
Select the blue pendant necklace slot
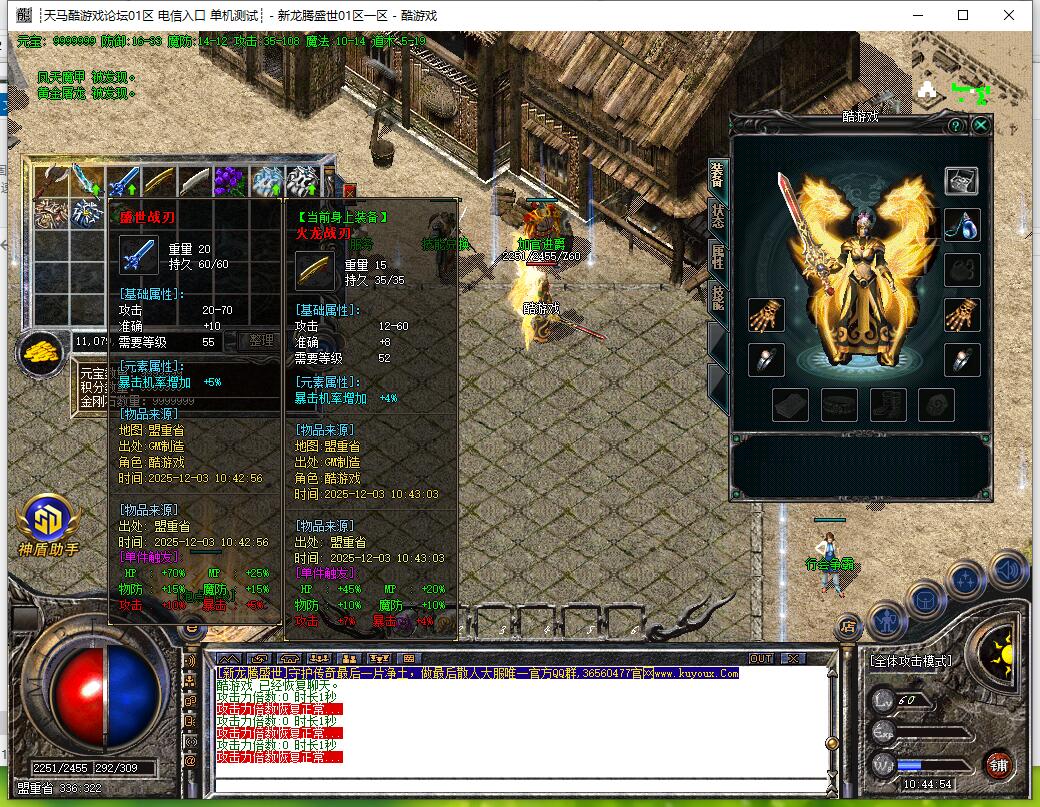[x=962, y=225]
